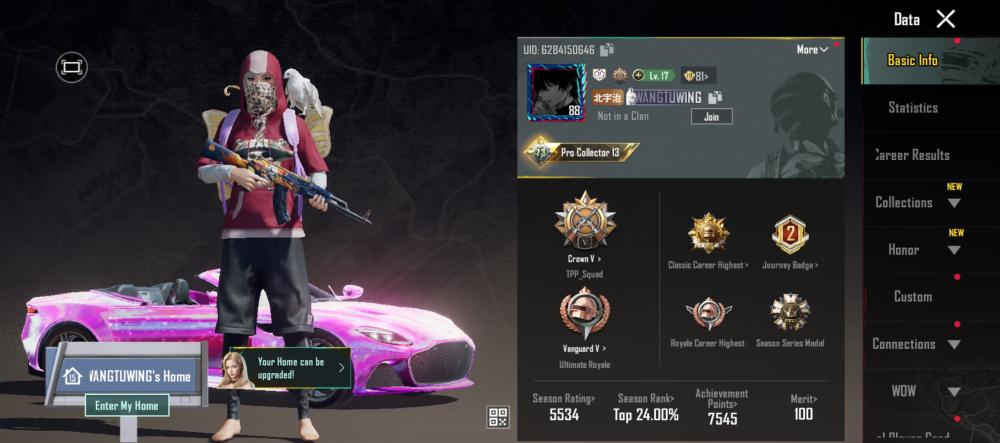
Task: Expand the Connections section
Action: pyautogui.click(x=915, y=344)
